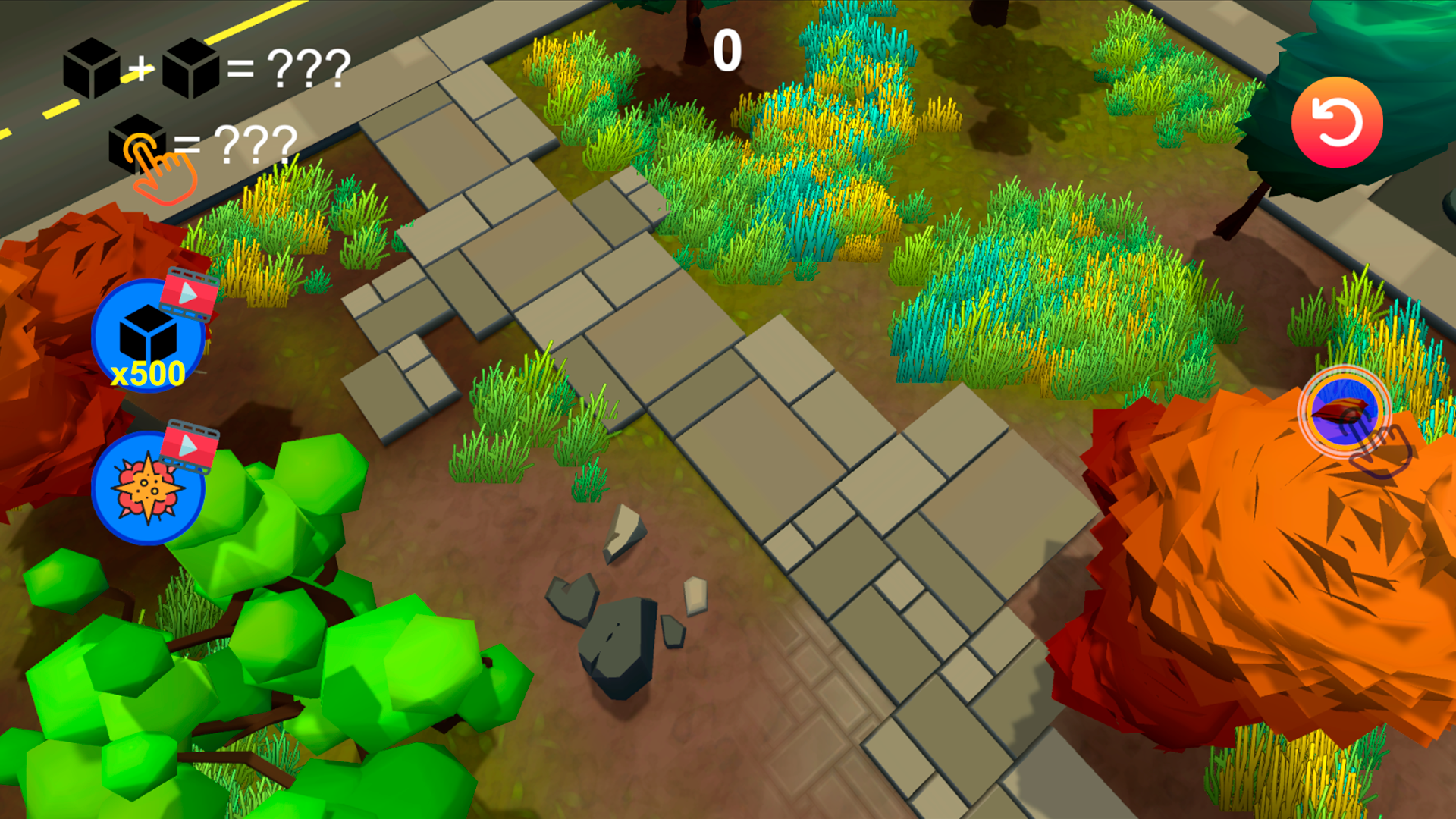Screen dimensions: 1456x819
Task: Select the x500 cube spawner power-up
Action: coord(149,336)
